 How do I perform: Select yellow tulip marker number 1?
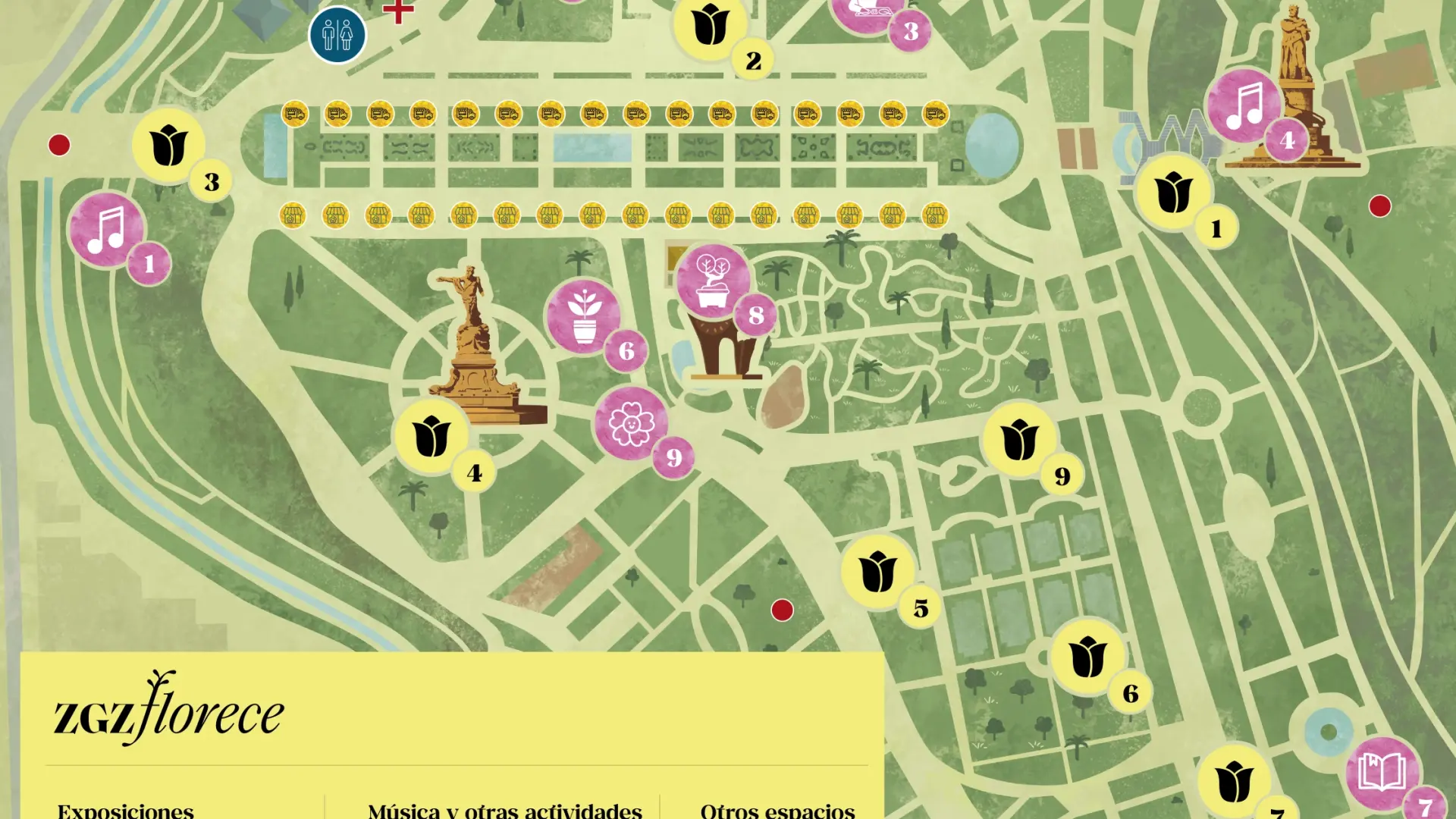(1173, 192)
